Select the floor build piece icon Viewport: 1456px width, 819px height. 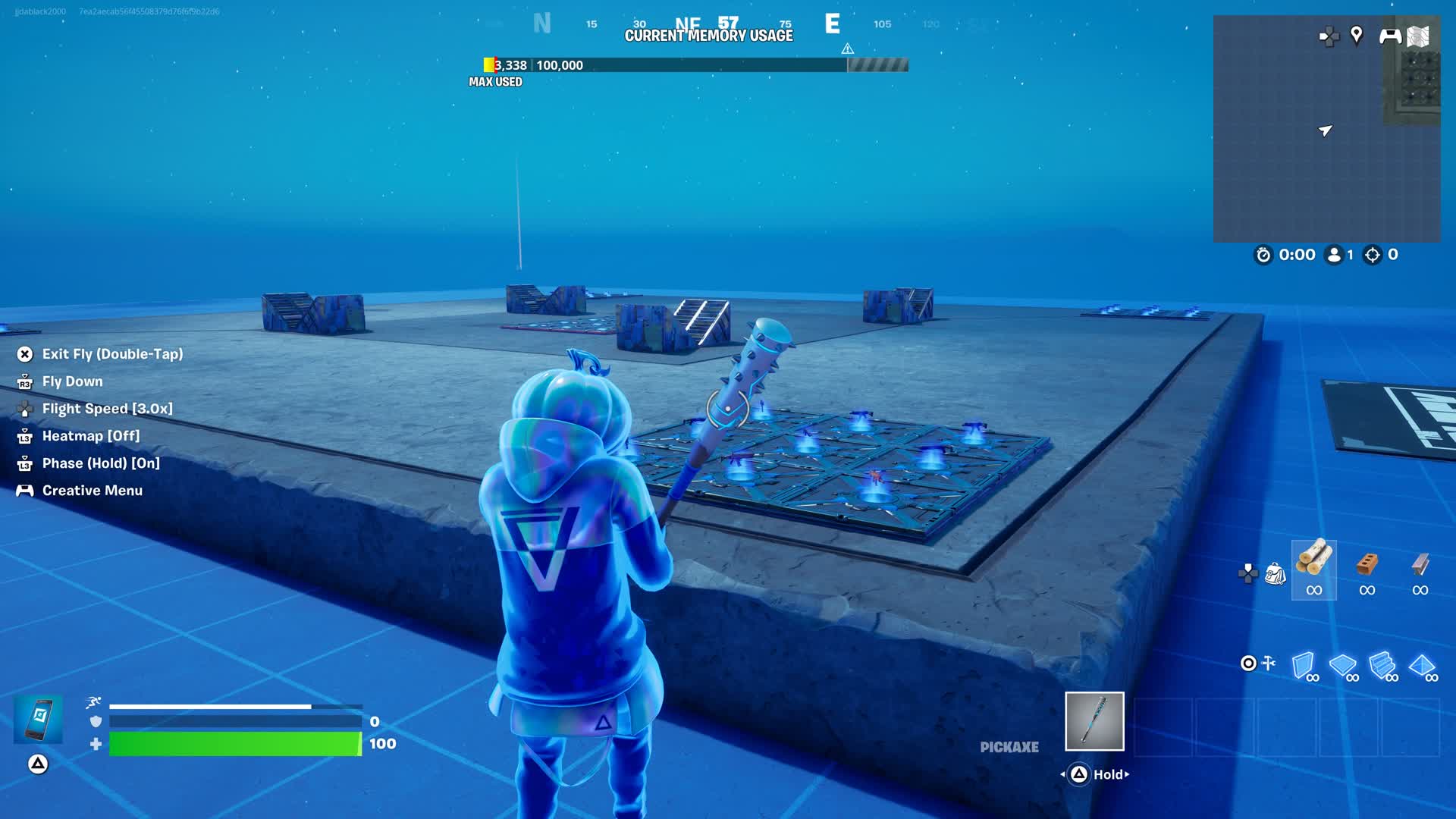tap(1344, 666)
